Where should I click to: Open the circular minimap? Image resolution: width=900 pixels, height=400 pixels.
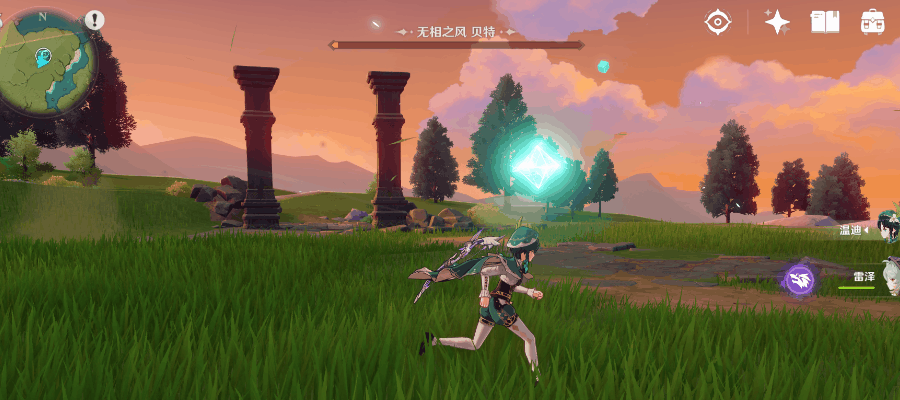(48, 62)
